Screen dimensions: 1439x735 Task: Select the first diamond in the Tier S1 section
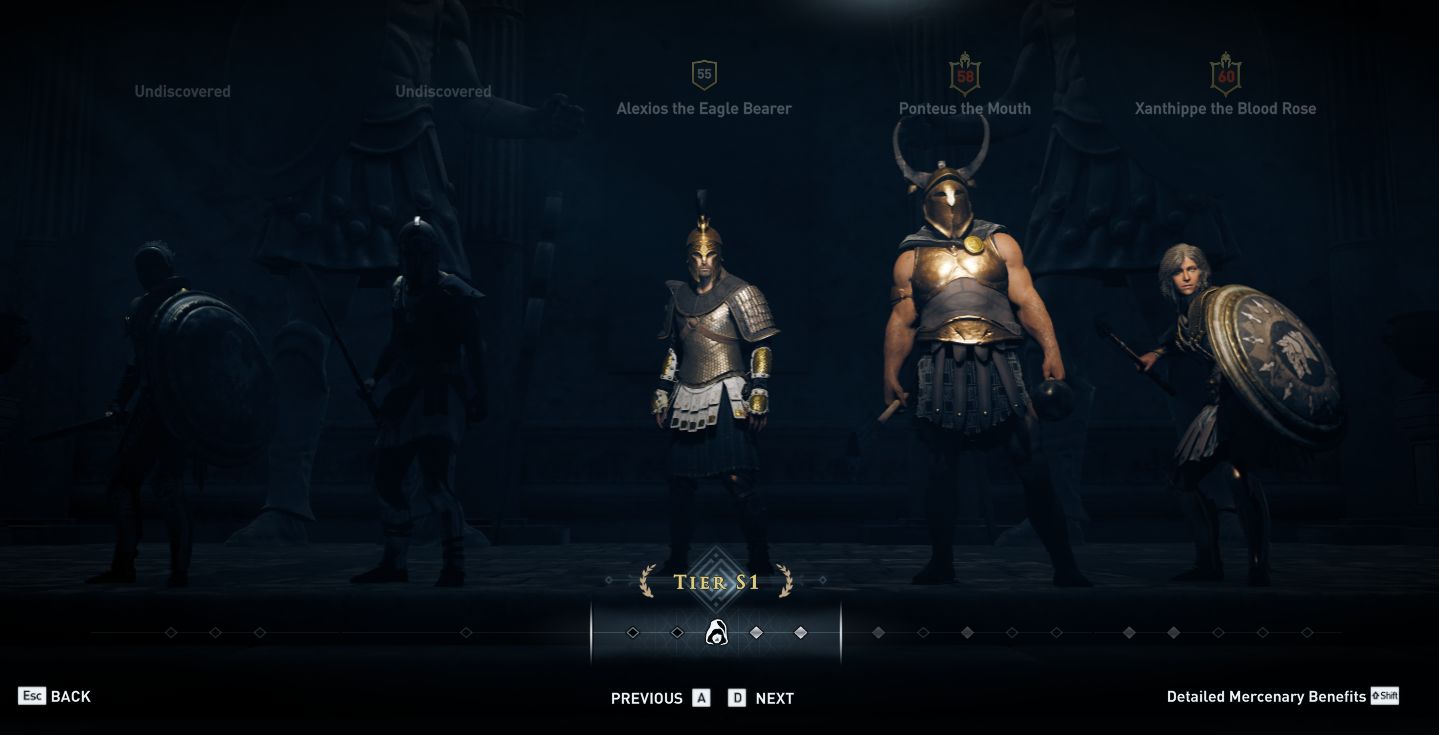(x=633, y=632)
